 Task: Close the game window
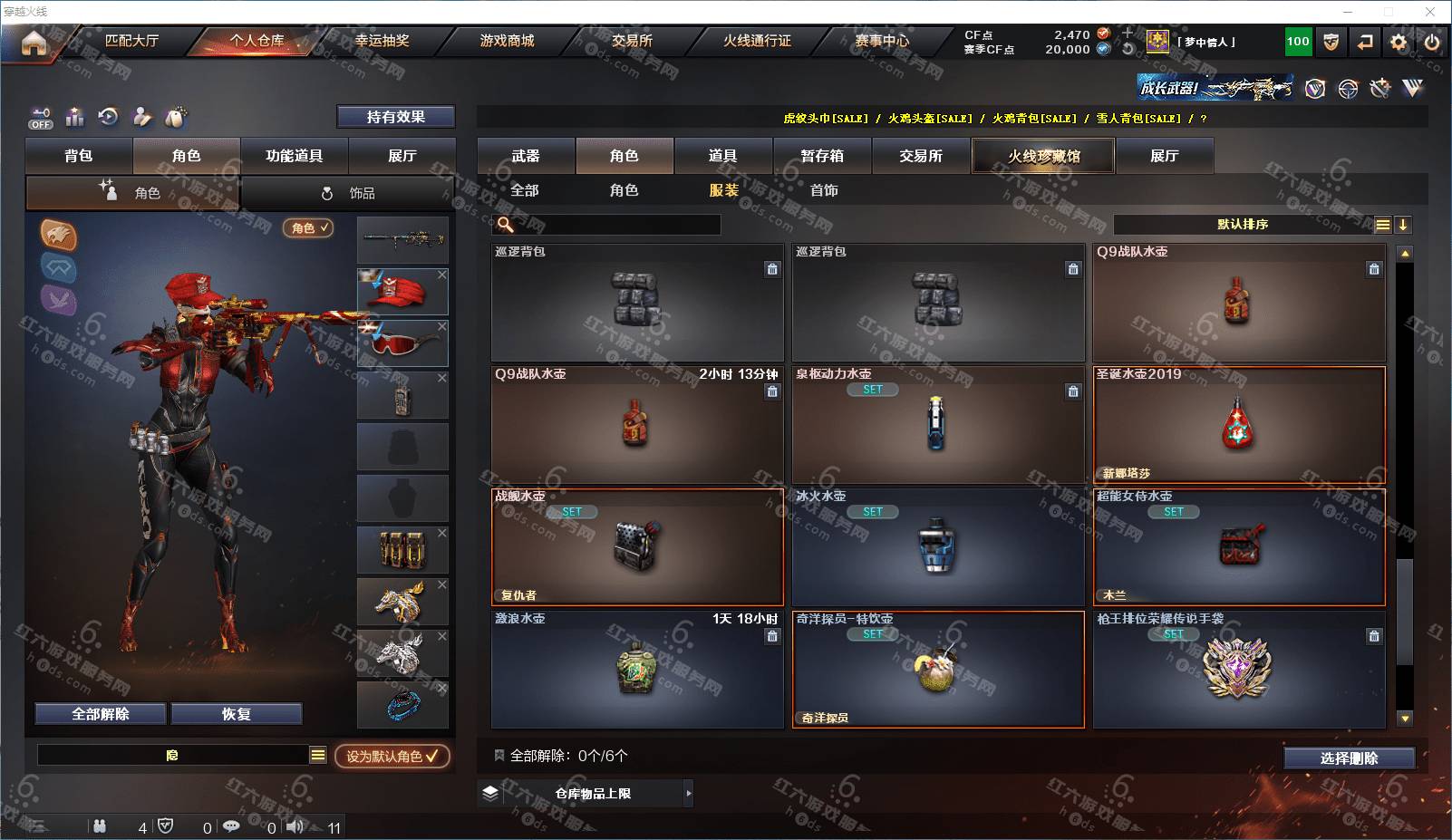click(1430, 12)
